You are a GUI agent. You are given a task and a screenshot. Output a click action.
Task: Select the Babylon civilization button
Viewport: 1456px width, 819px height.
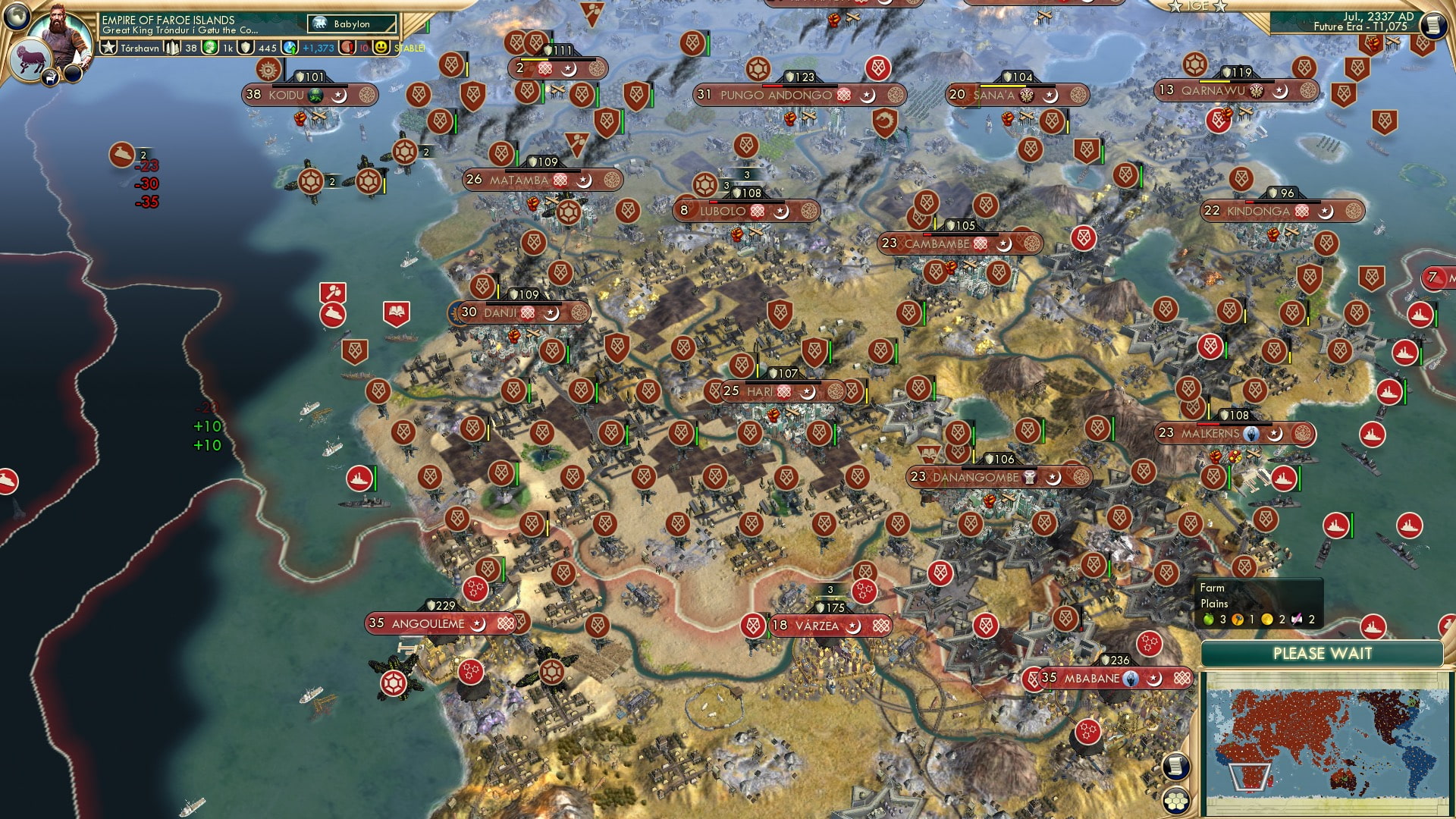(352, 24)
